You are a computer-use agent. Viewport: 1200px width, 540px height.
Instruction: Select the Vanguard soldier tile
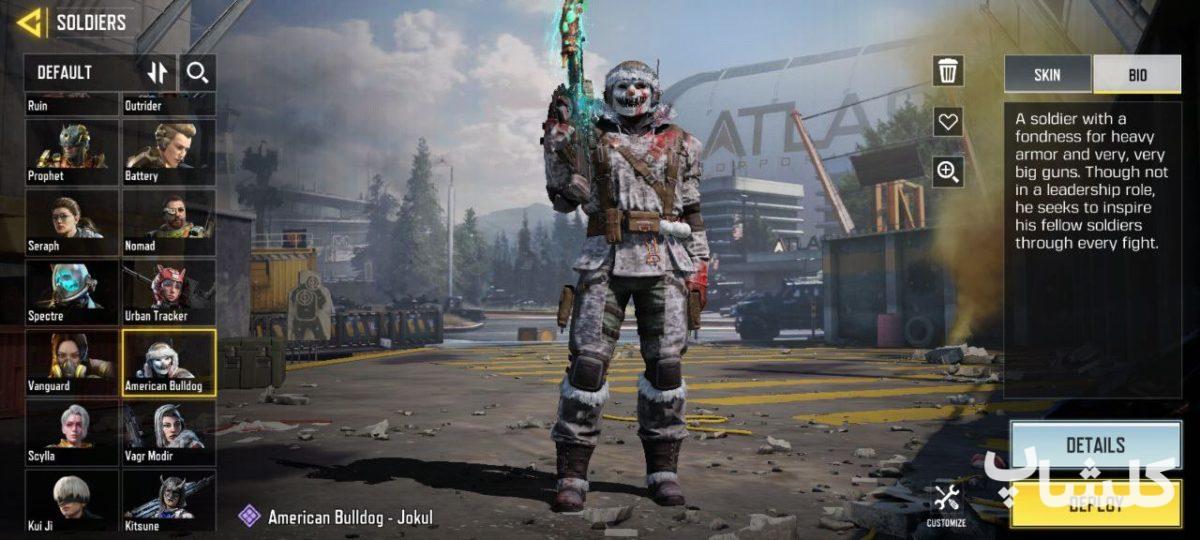(x=71, y=362)
